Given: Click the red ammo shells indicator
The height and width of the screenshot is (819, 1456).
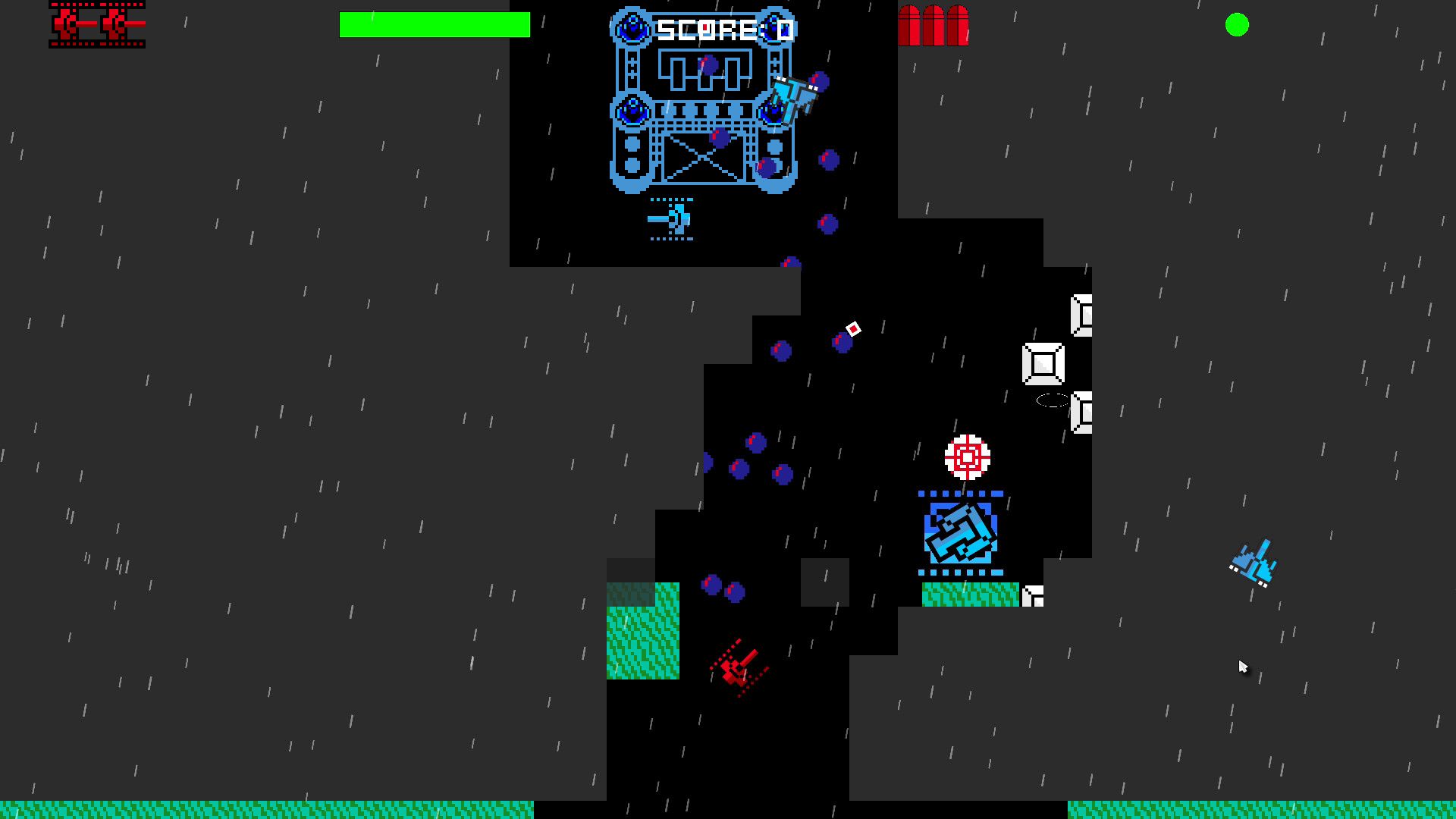Looking at the screenshot, I should click(934, 27).
